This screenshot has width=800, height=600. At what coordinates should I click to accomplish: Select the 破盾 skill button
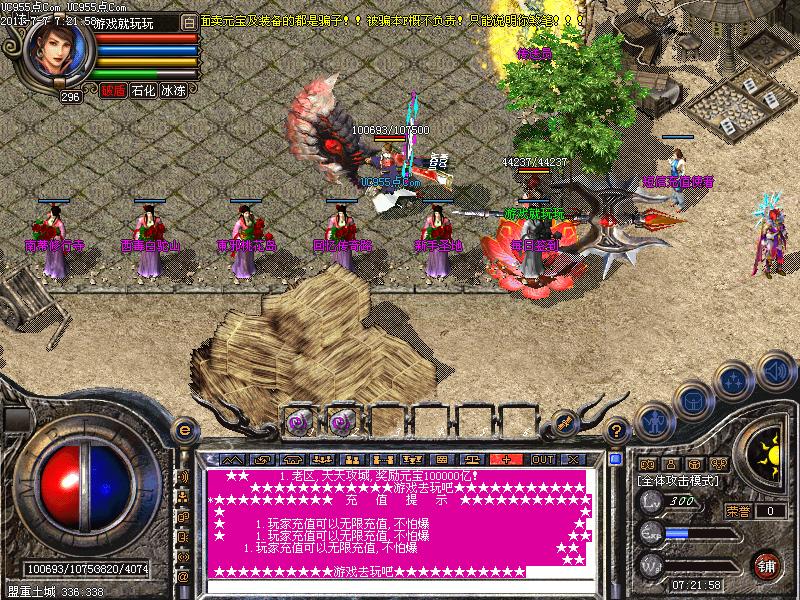pos(113,90)
